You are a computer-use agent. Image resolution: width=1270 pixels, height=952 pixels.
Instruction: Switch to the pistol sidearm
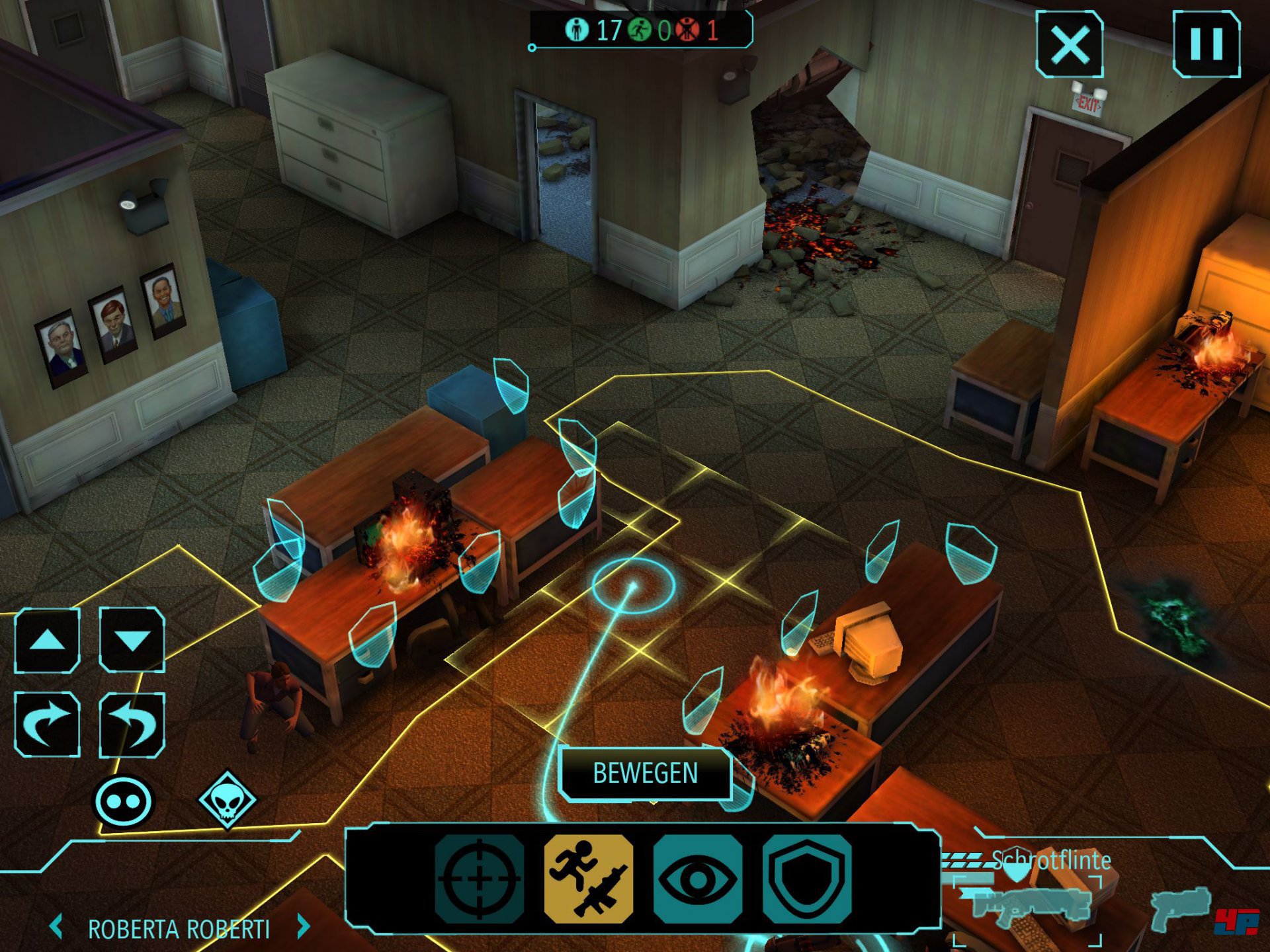point(1181,907)
